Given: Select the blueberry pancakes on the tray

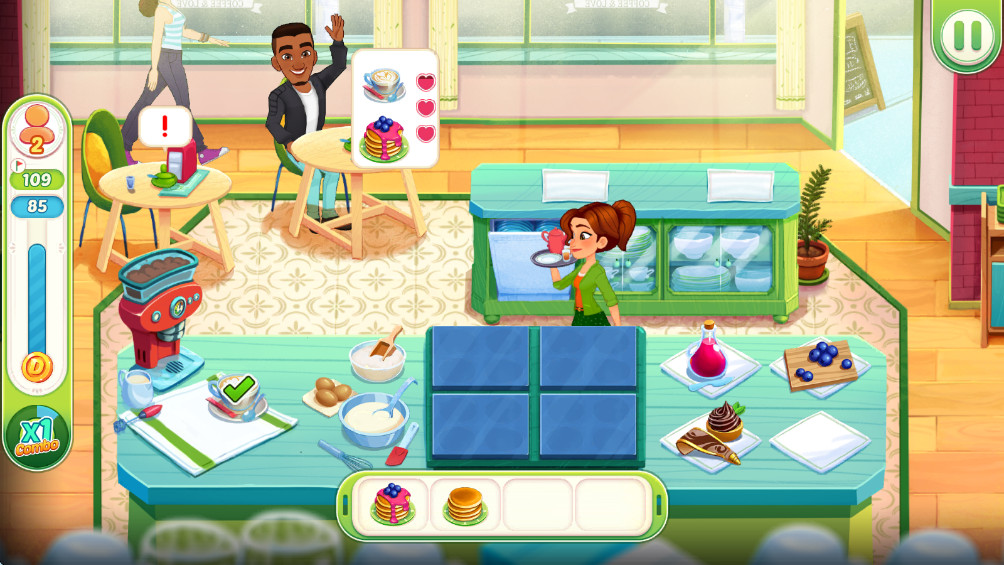Looking at the screenshot, I should click(x=391, y=503).
